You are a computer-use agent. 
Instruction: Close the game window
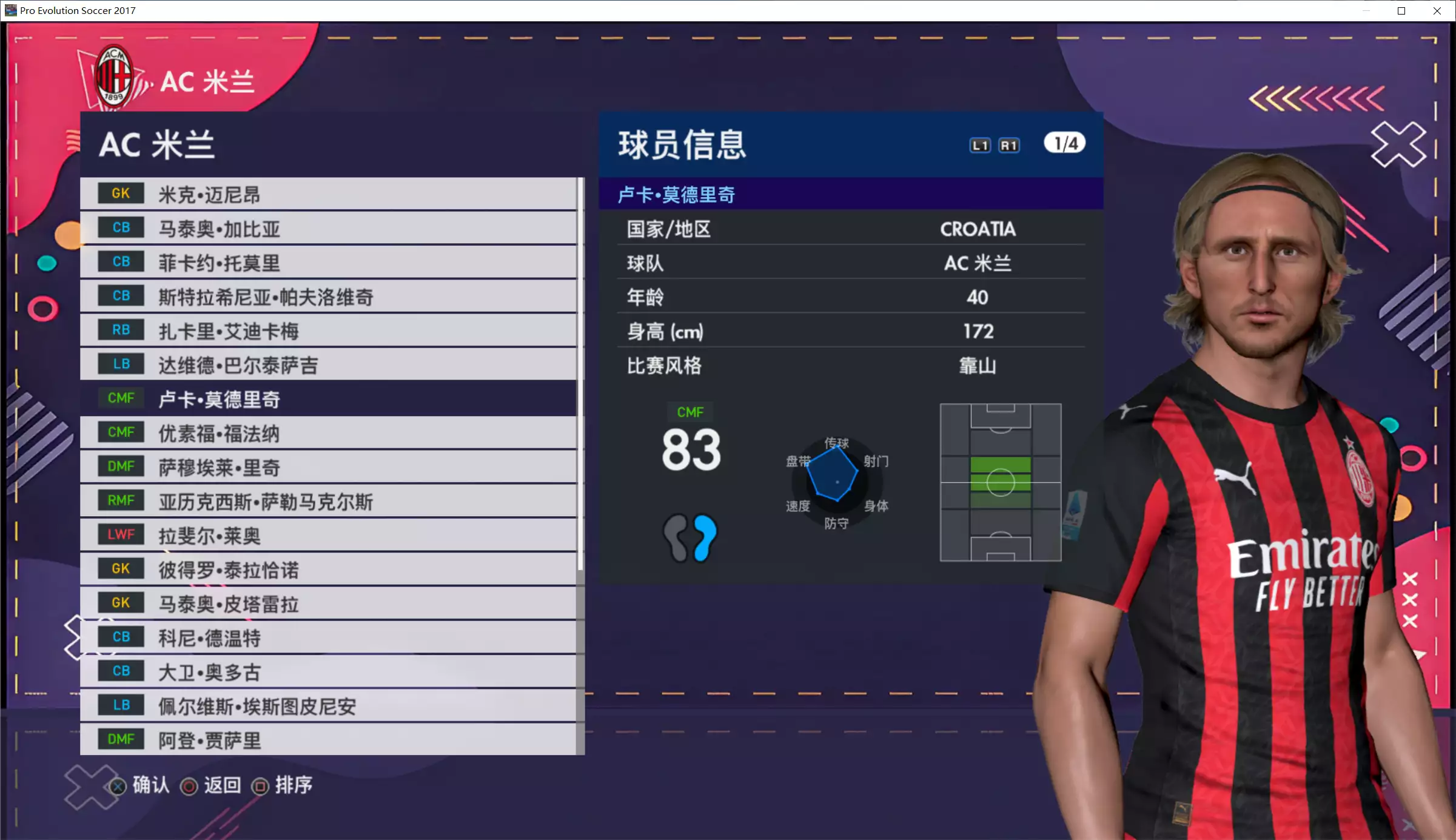coord(1437,11)
